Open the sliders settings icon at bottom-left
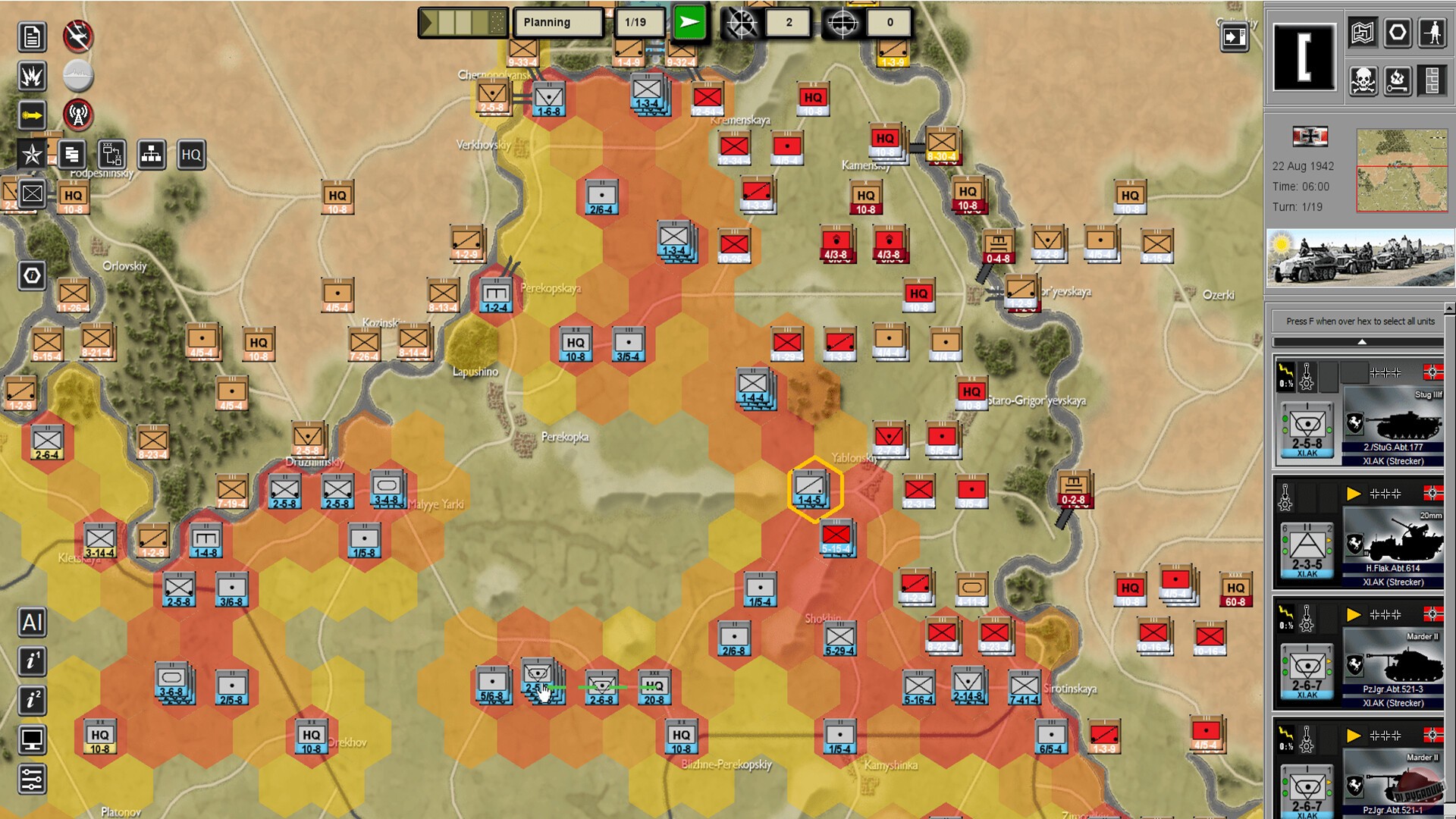 (30, 779)
